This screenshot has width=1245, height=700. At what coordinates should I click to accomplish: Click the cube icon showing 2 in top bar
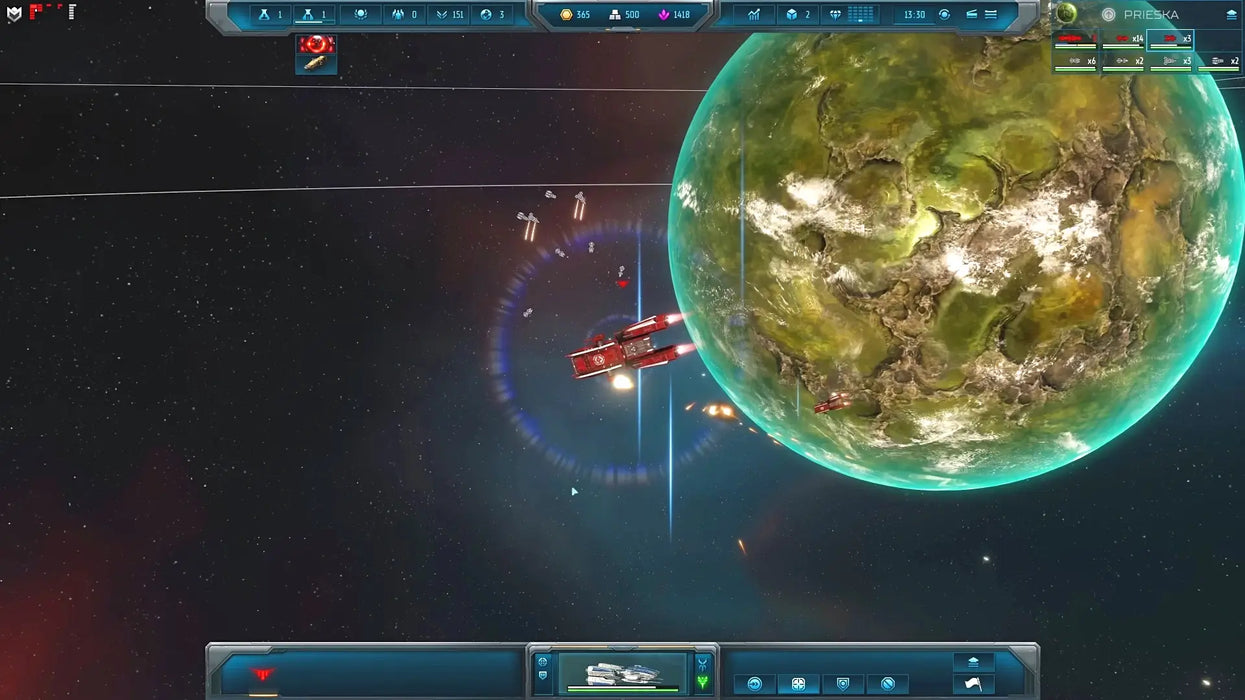797,15
